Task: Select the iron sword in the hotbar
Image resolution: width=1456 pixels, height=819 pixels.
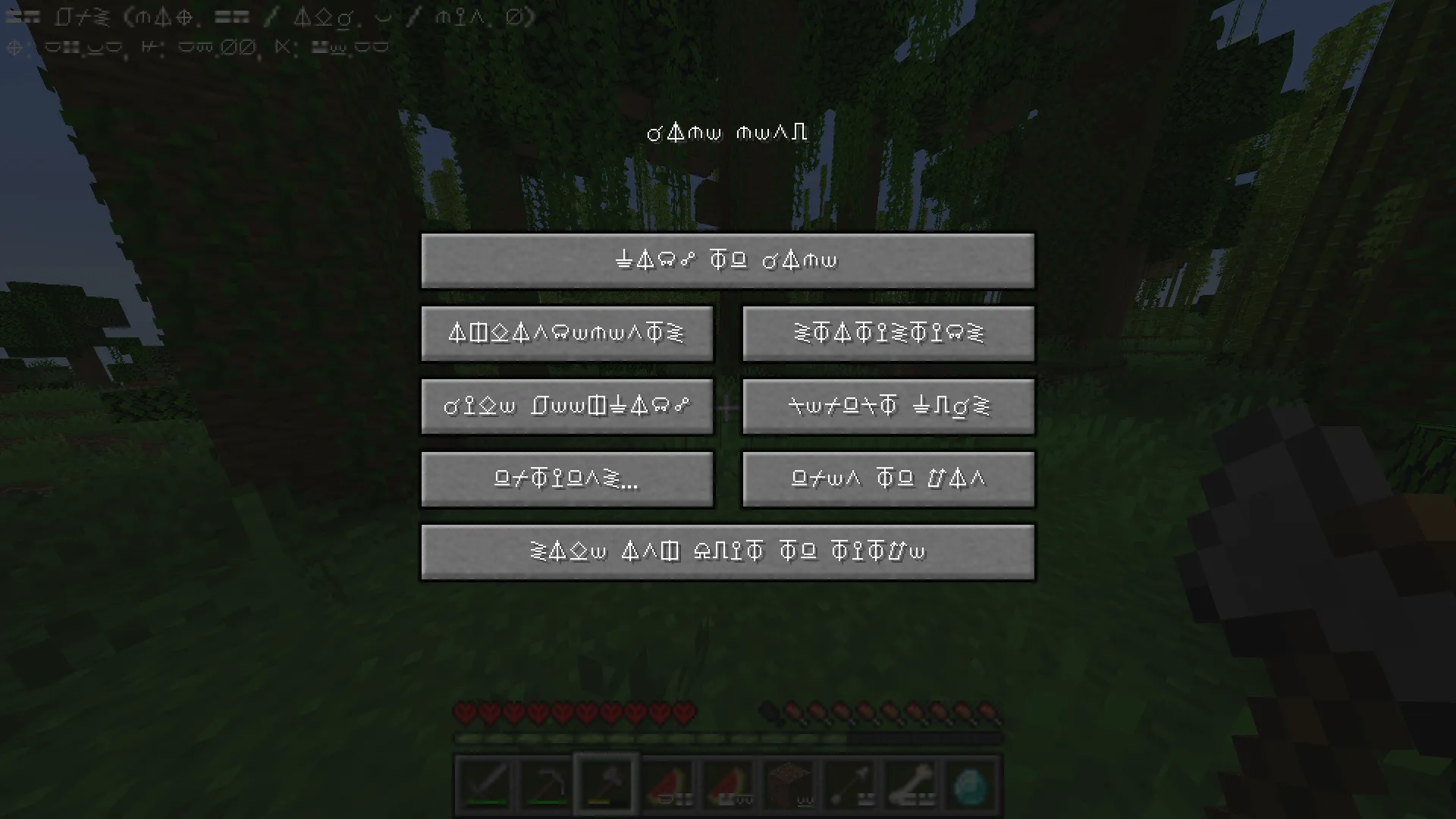Action: pyautogui.click(x=485, y=781)
